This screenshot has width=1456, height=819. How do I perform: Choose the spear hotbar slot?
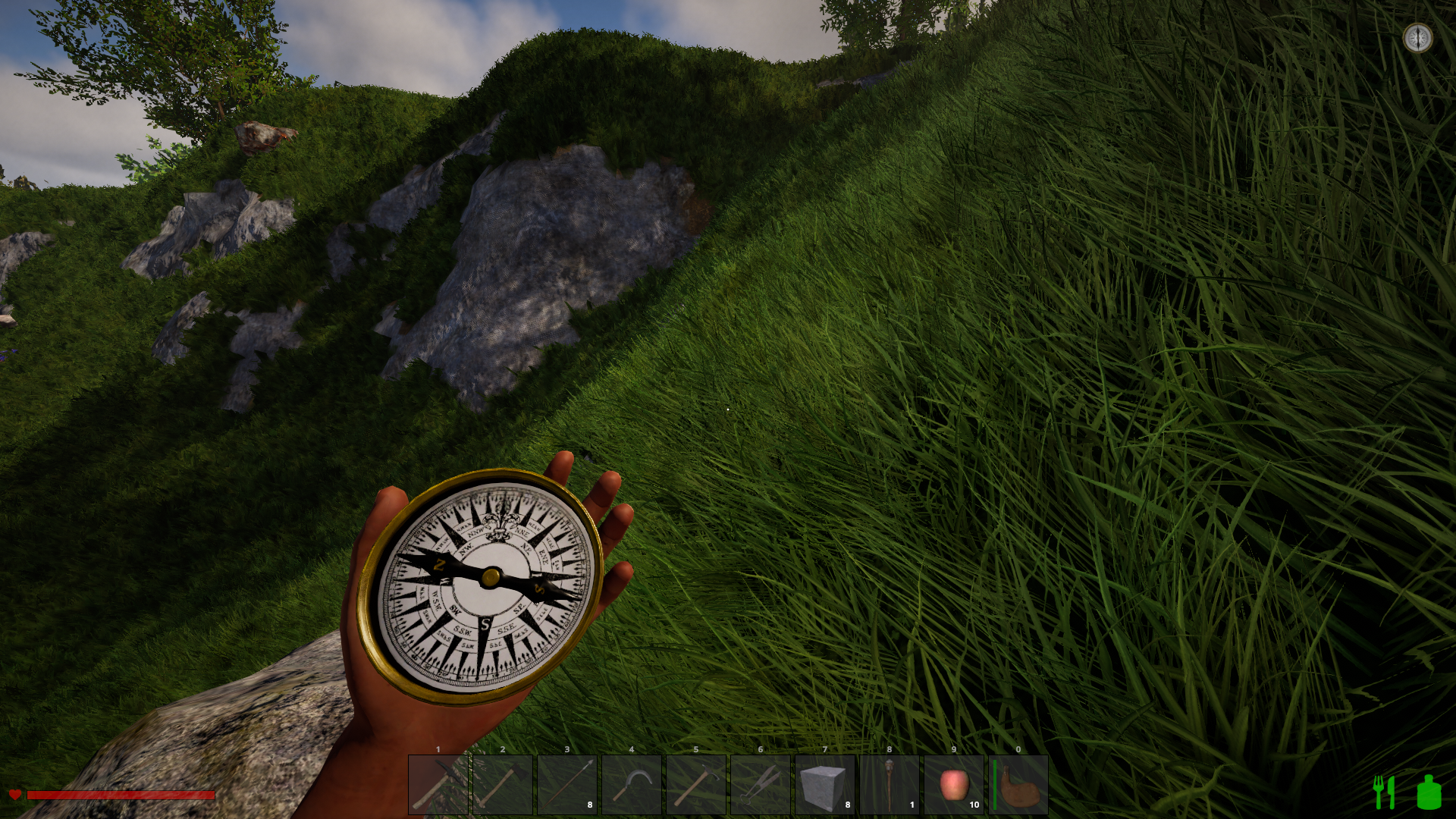pos(567,785)
